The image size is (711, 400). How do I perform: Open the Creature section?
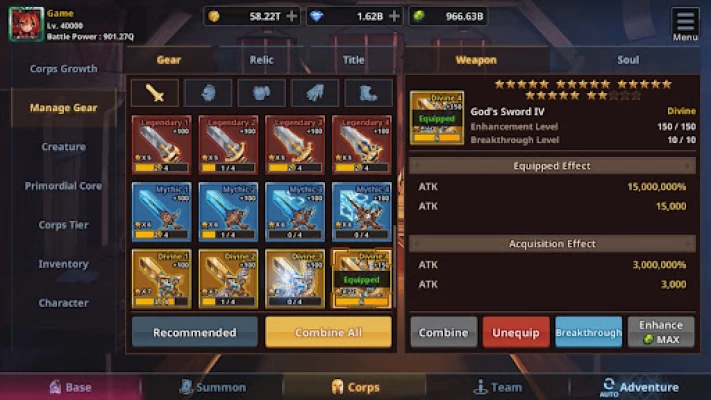click(x=63, y=147)
